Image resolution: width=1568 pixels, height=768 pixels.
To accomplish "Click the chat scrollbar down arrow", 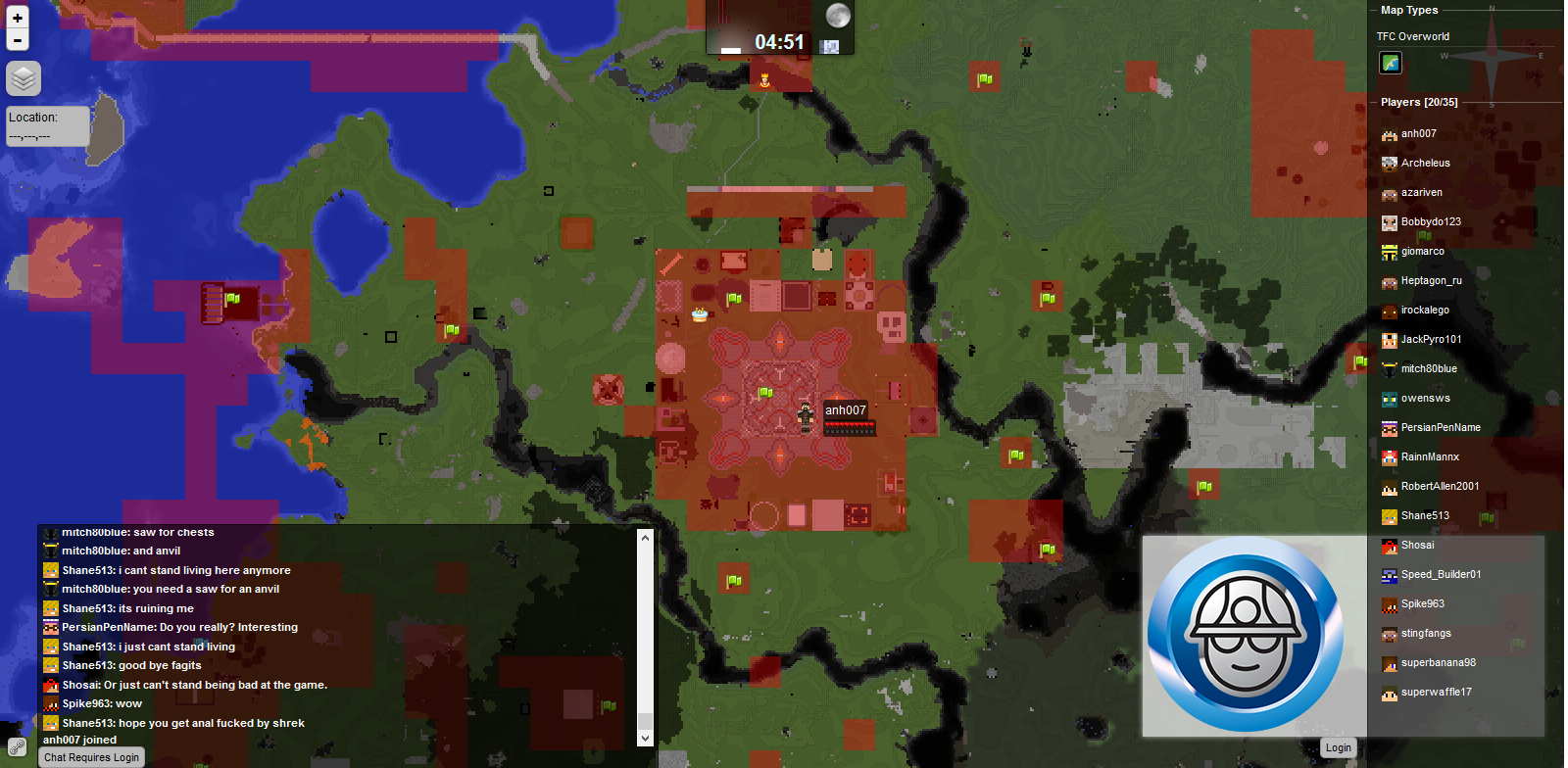I will click(x=645, y=738).
